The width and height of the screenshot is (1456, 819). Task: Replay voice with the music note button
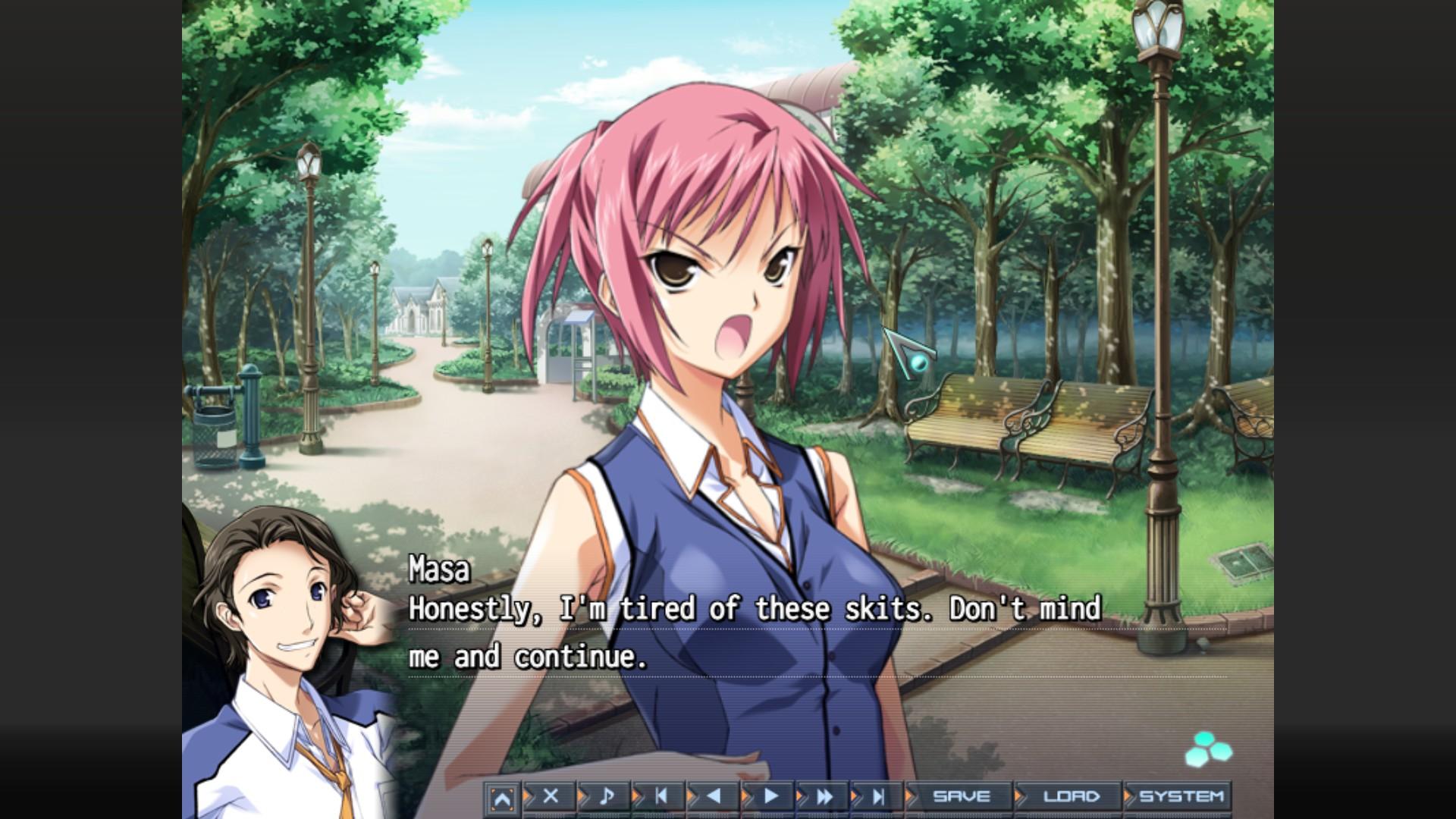click(606, 796)
